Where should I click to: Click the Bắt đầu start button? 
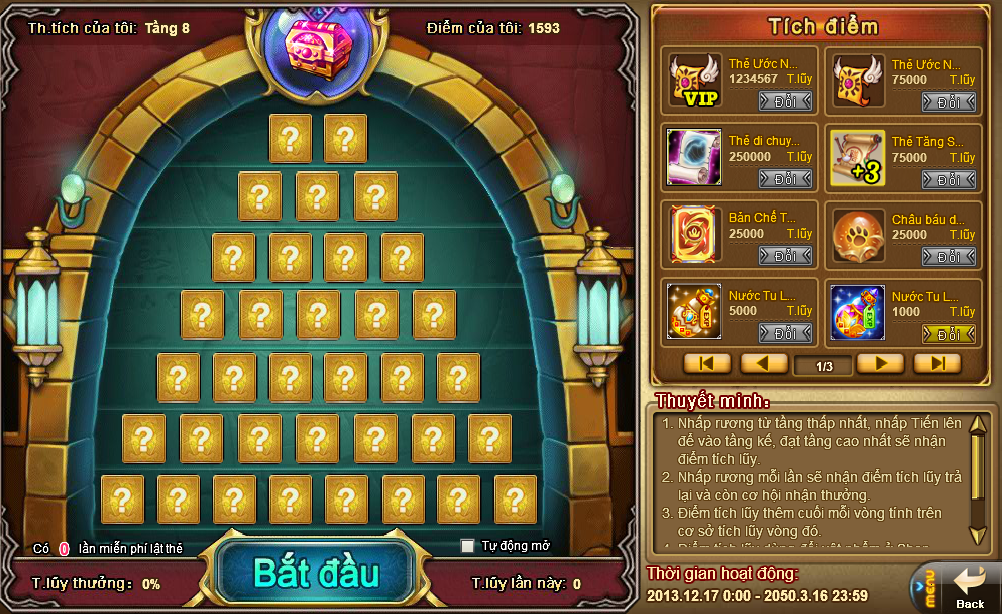pos(315,574)
